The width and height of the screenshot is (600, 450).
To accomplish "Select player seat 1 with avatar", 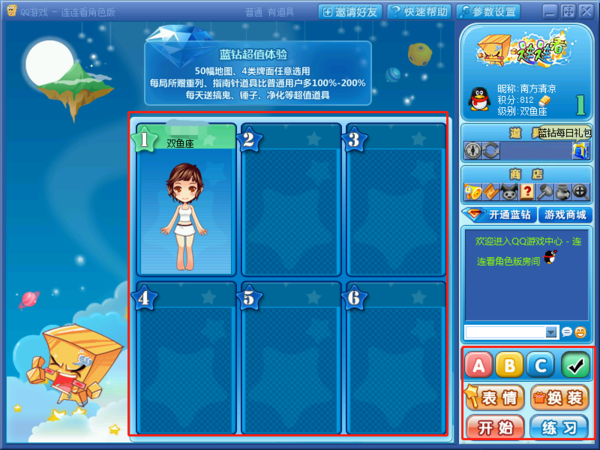I will (186, 200).
